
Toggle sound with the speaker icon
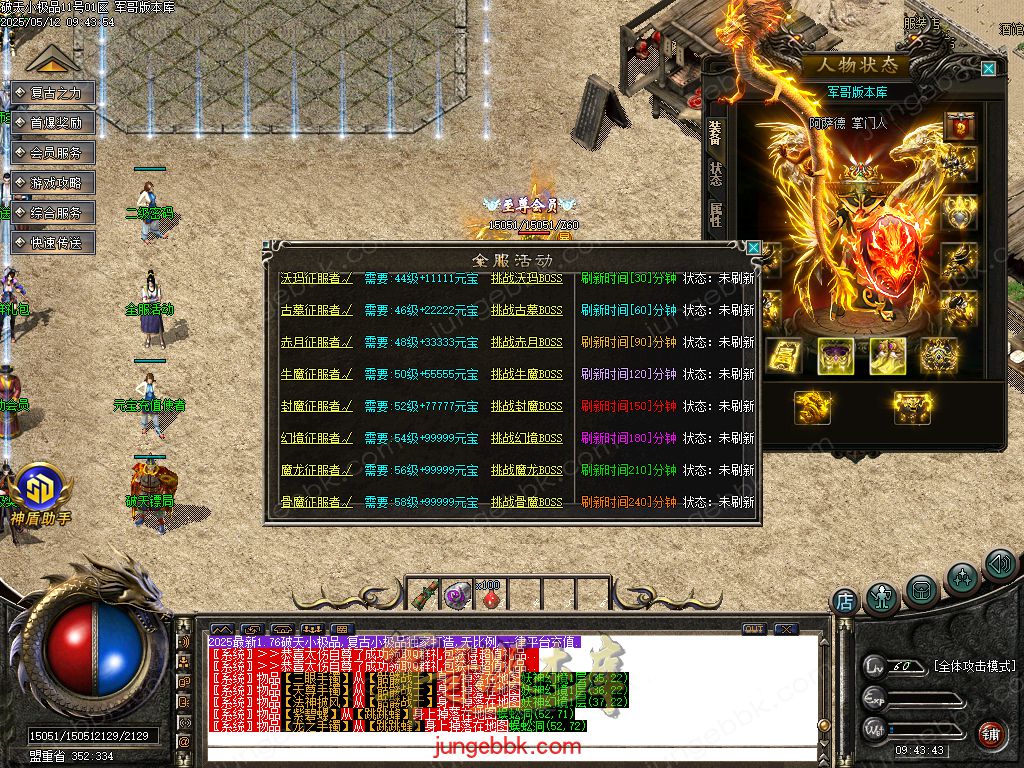(999, 565)
